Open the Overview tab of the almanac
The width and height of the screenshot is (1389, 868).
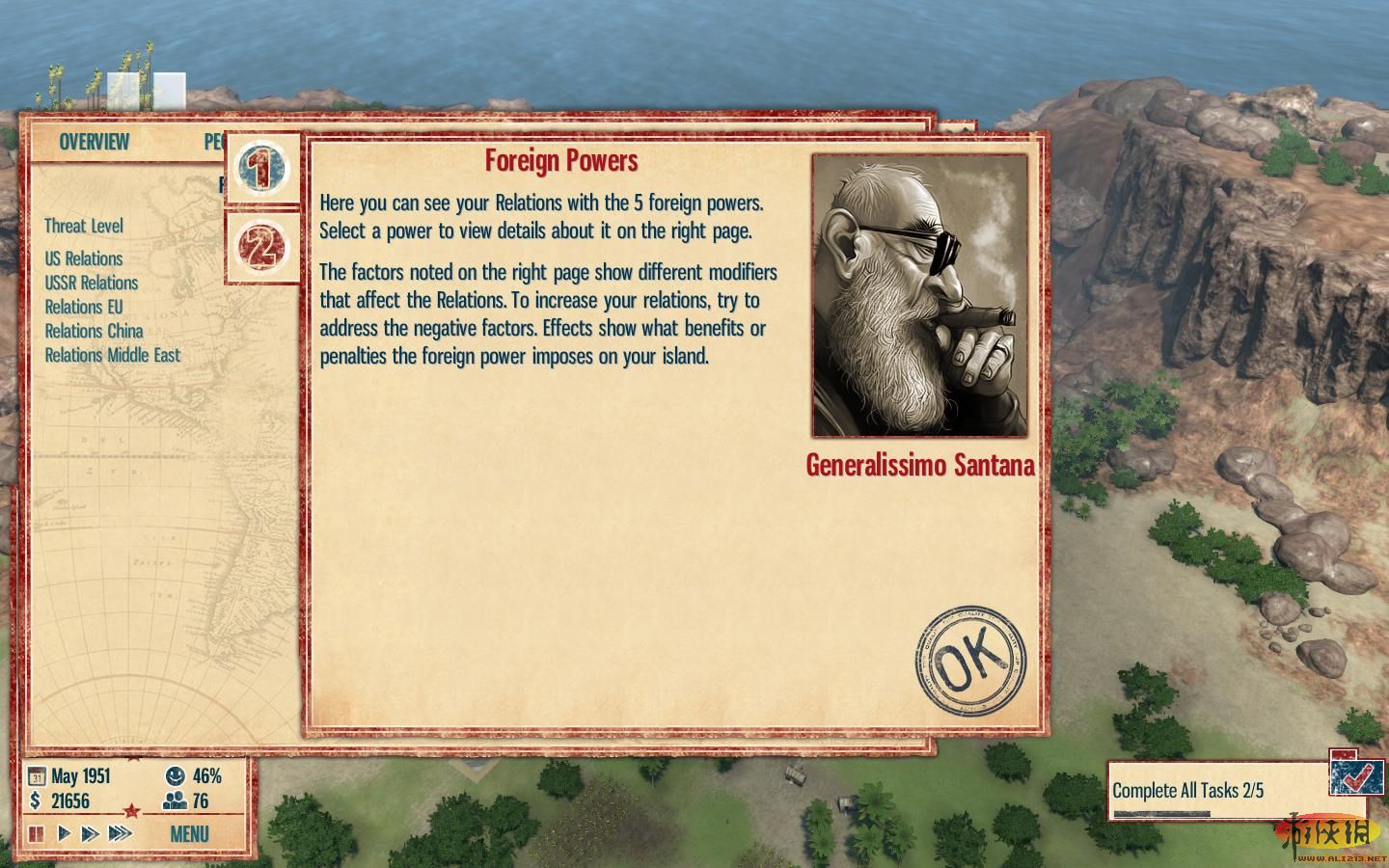[x=94, y=142]
